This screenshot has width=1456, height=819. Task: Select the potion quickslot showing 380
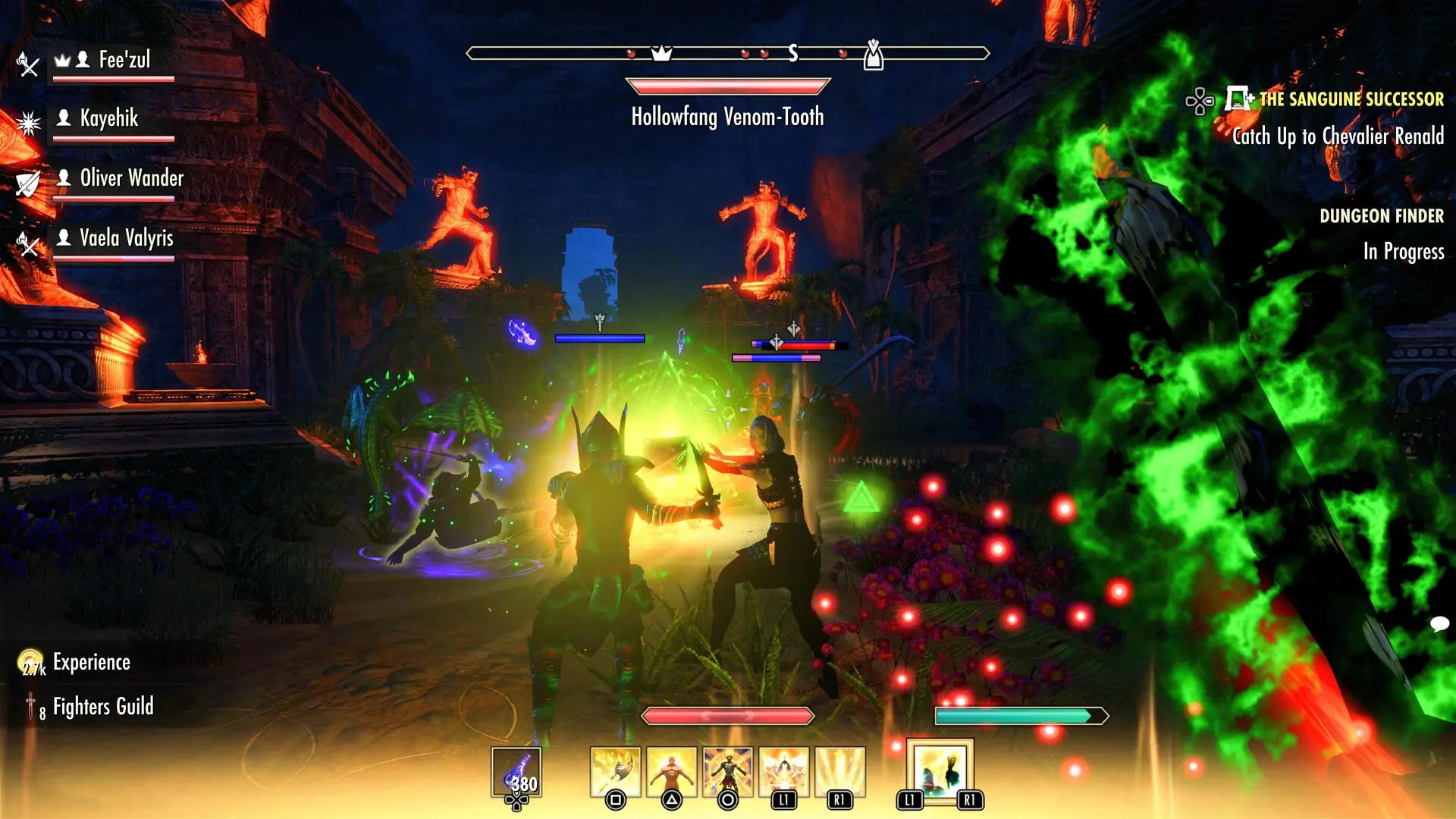click(x=516, y=772)
